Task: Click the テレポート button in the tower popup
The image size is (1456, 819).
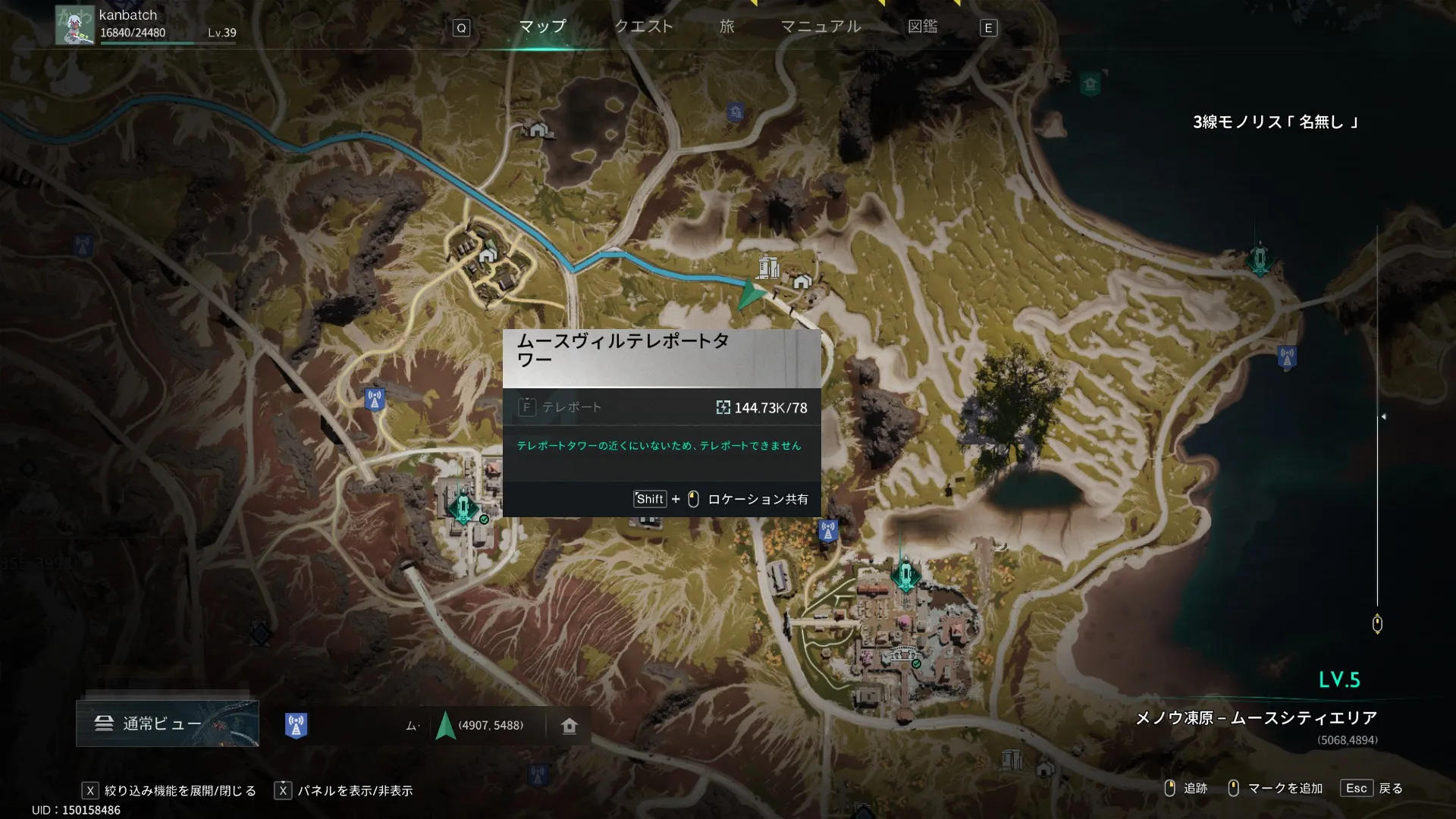Action: 562,407
